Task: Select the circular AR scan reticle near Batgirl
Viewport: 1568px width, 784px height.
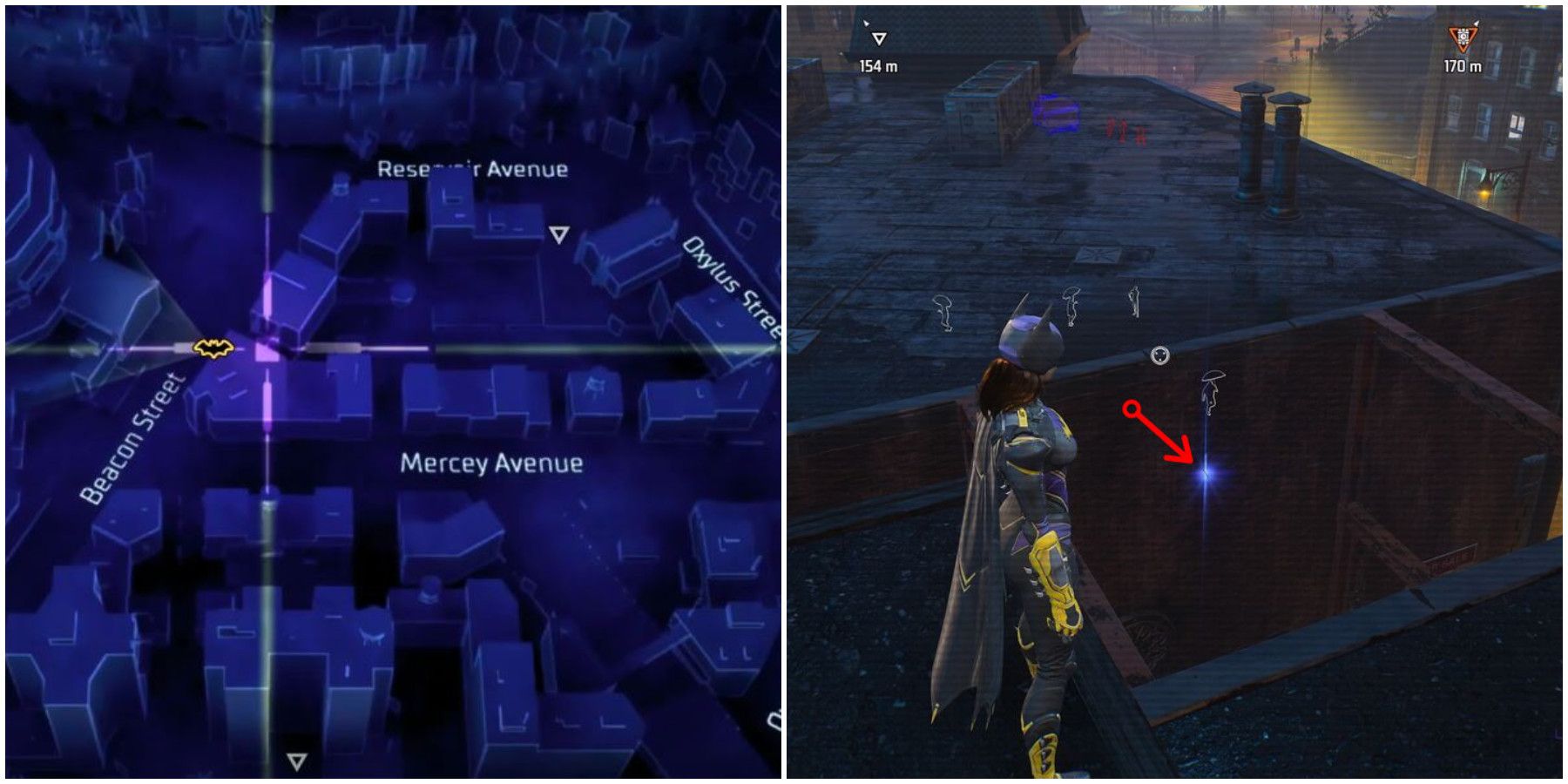Action: 1160,355
